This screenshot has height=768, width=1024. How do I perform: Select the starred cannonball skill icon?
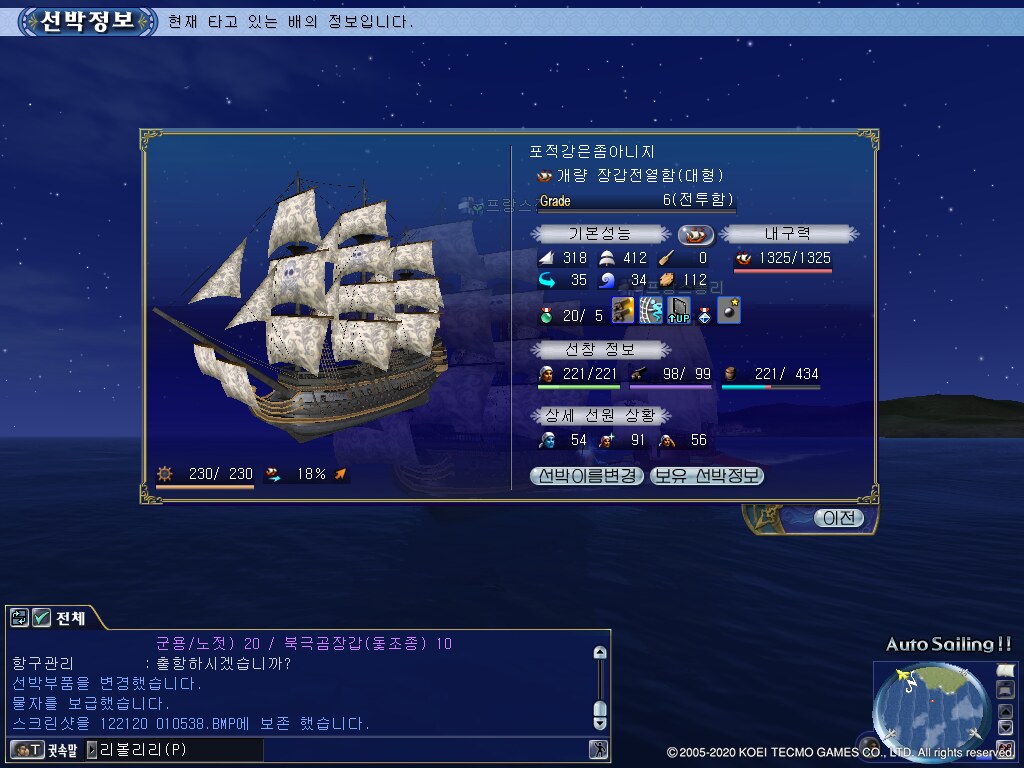pyautogui.click(x=729, y=311)
